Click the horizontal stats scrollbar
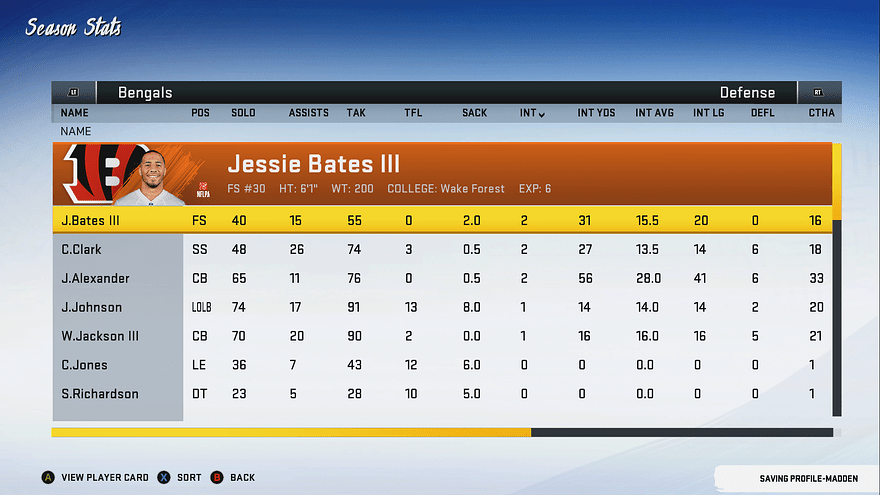Image resolution: width=880 pixels, height=495 pixels. click(x=442, y=432)
